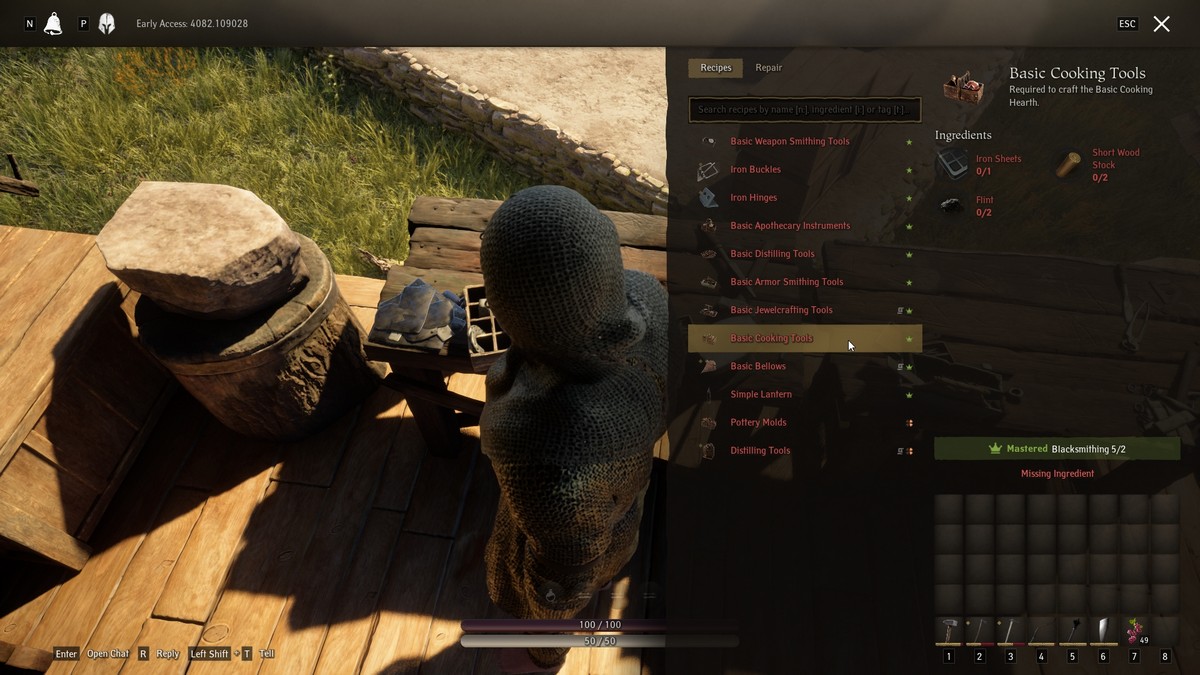
Task: Choose Basic Armor Smithing Tools recipe
Action: pyautogui.click(x=786, y=282)
